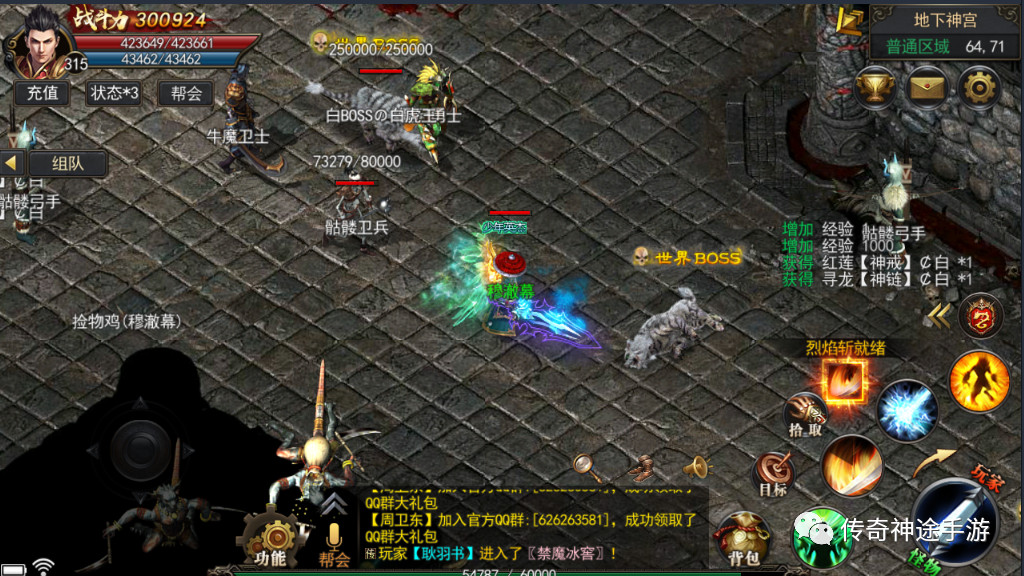The image size is (1024, 576).
Task: Open the 组队 team panel
Action: [68, 163]
